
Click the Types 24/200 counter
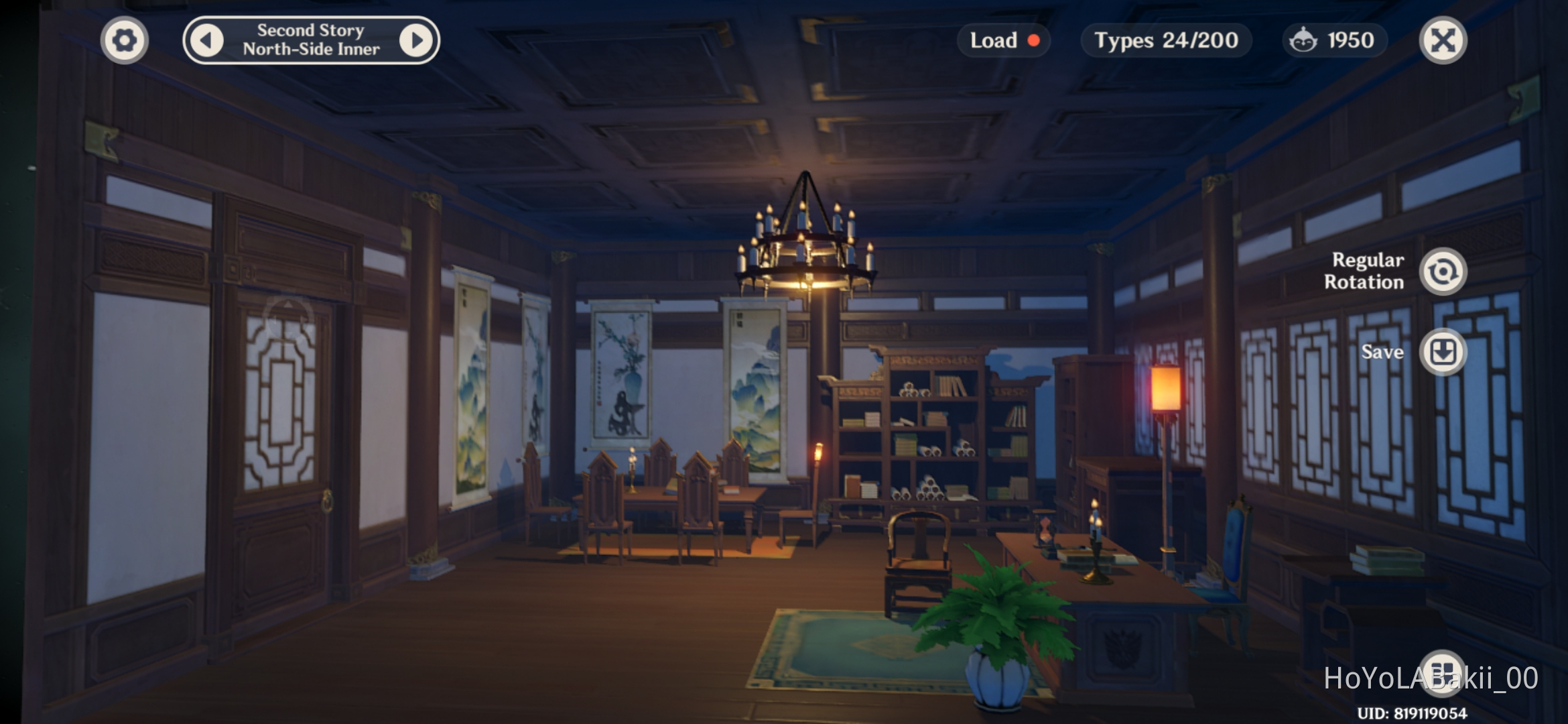1165,40
